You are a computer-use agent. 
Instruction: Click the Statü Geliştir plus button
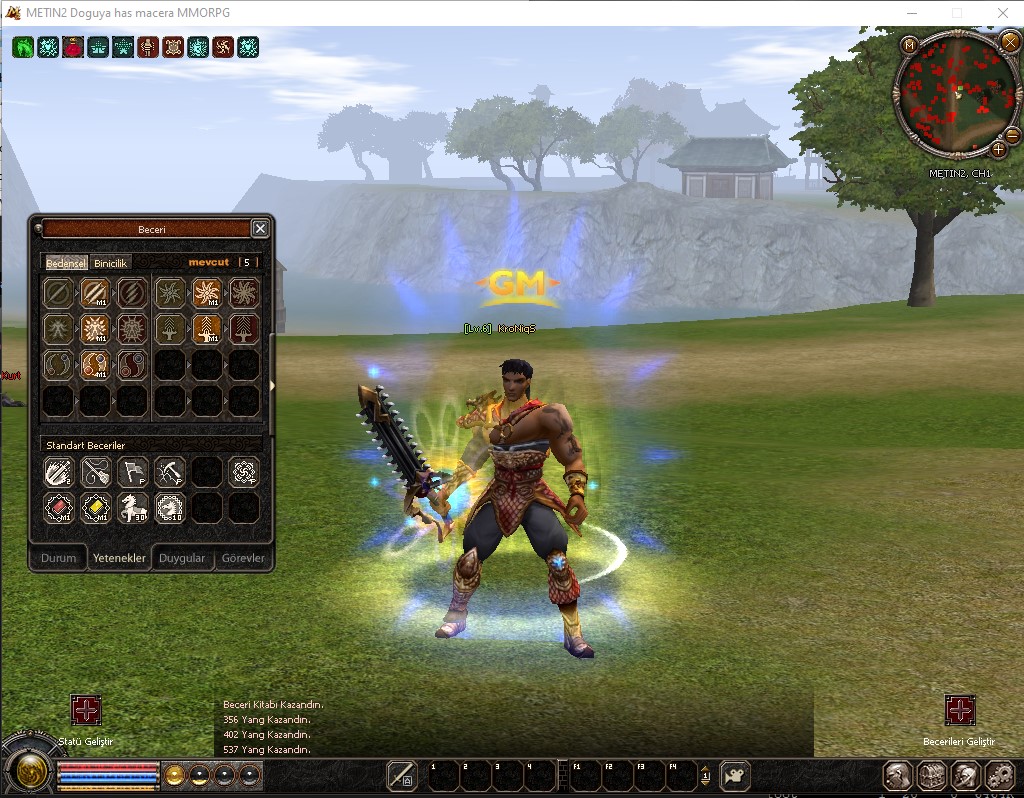[86, 711]
